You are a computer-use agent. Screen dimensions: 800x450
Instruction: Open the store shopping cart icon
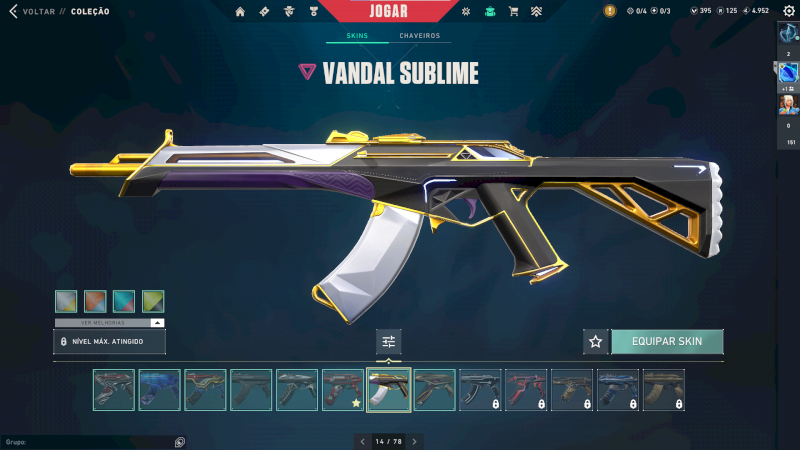coord(513,11)
